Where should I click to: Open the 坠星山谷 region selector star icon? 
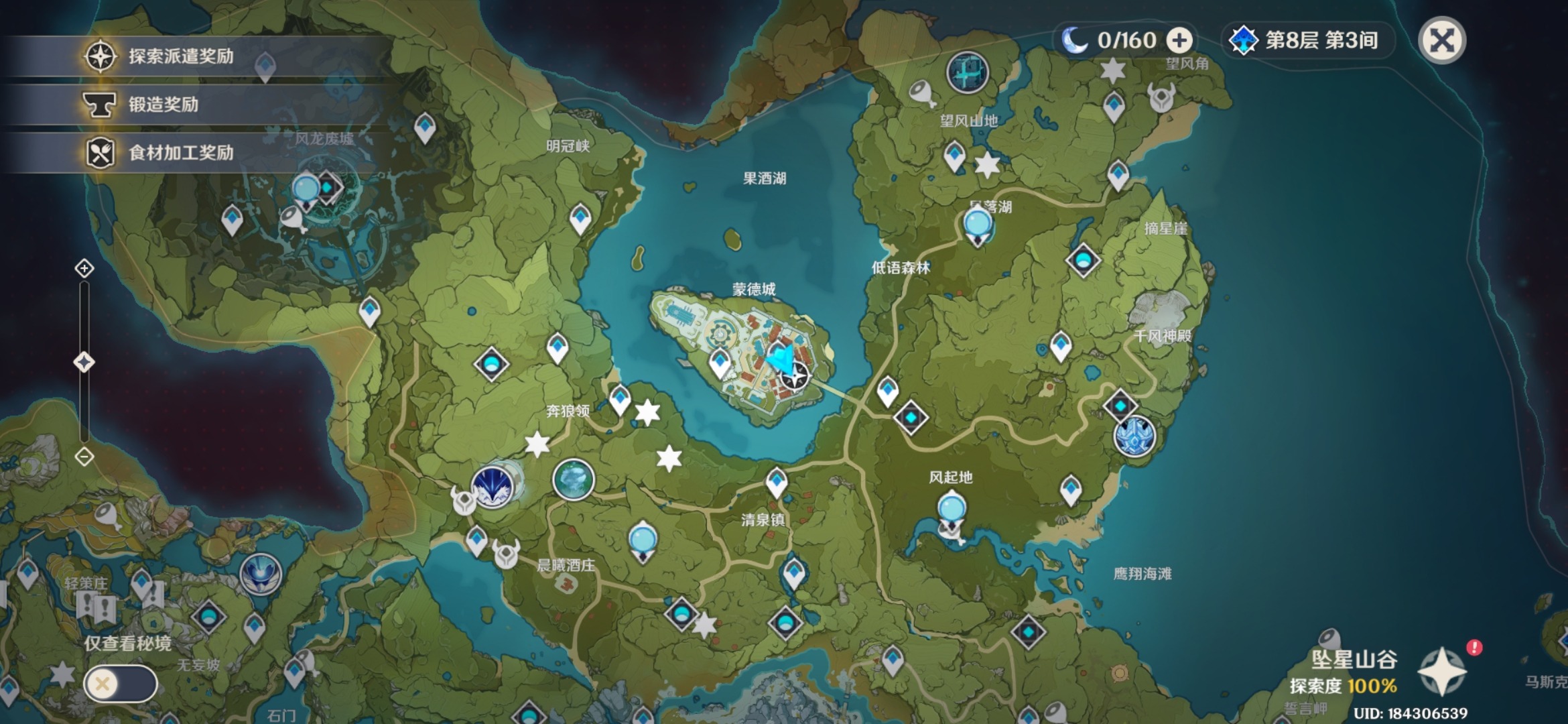click(1442, 672)
